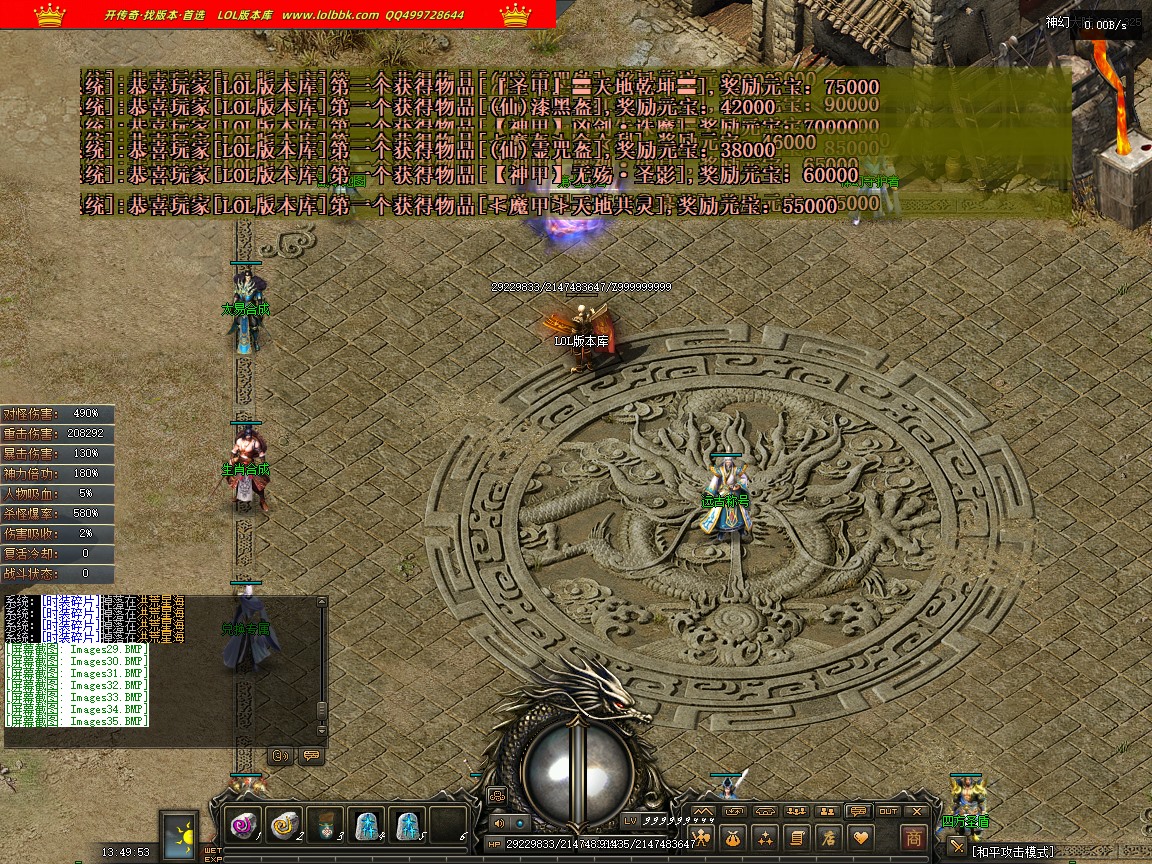Screen dimensions: 1152x864
Task: Open the skills sparkle icon
Action: tap(765, 838)
